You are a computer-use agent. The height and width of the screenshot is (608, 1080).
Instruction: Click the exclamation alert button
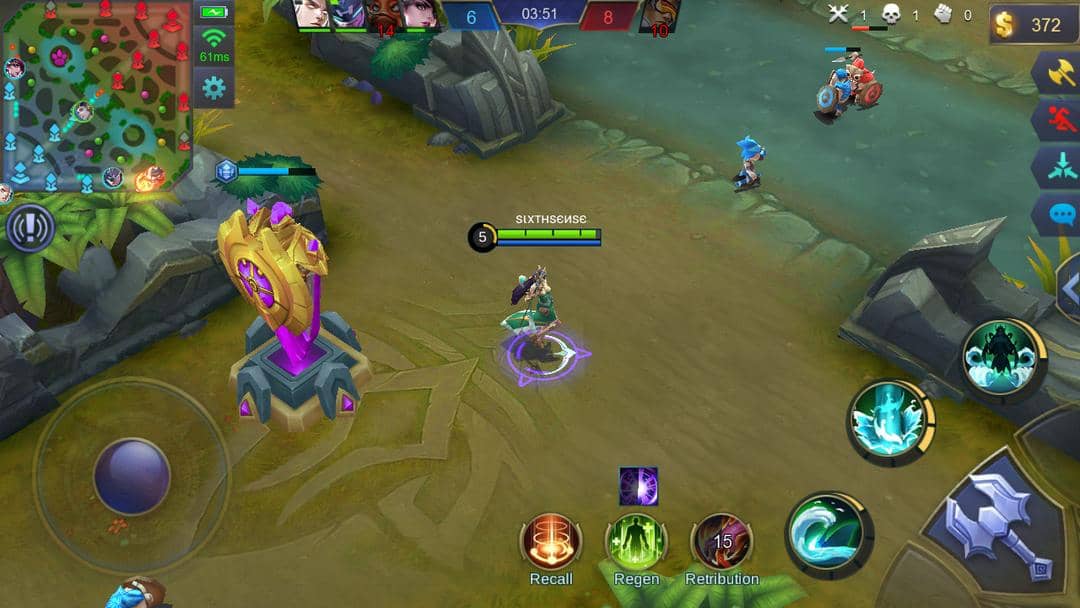tap(30, 229)
